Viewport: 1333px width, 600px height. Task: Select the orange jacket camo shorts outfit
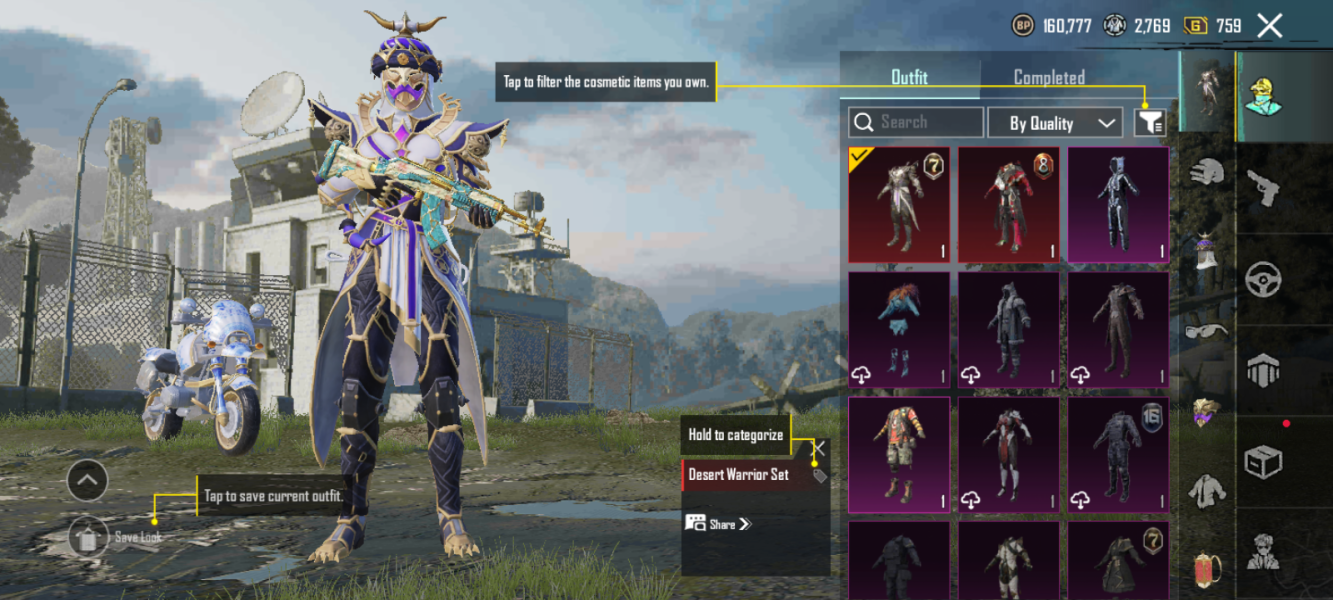point(899,455)
